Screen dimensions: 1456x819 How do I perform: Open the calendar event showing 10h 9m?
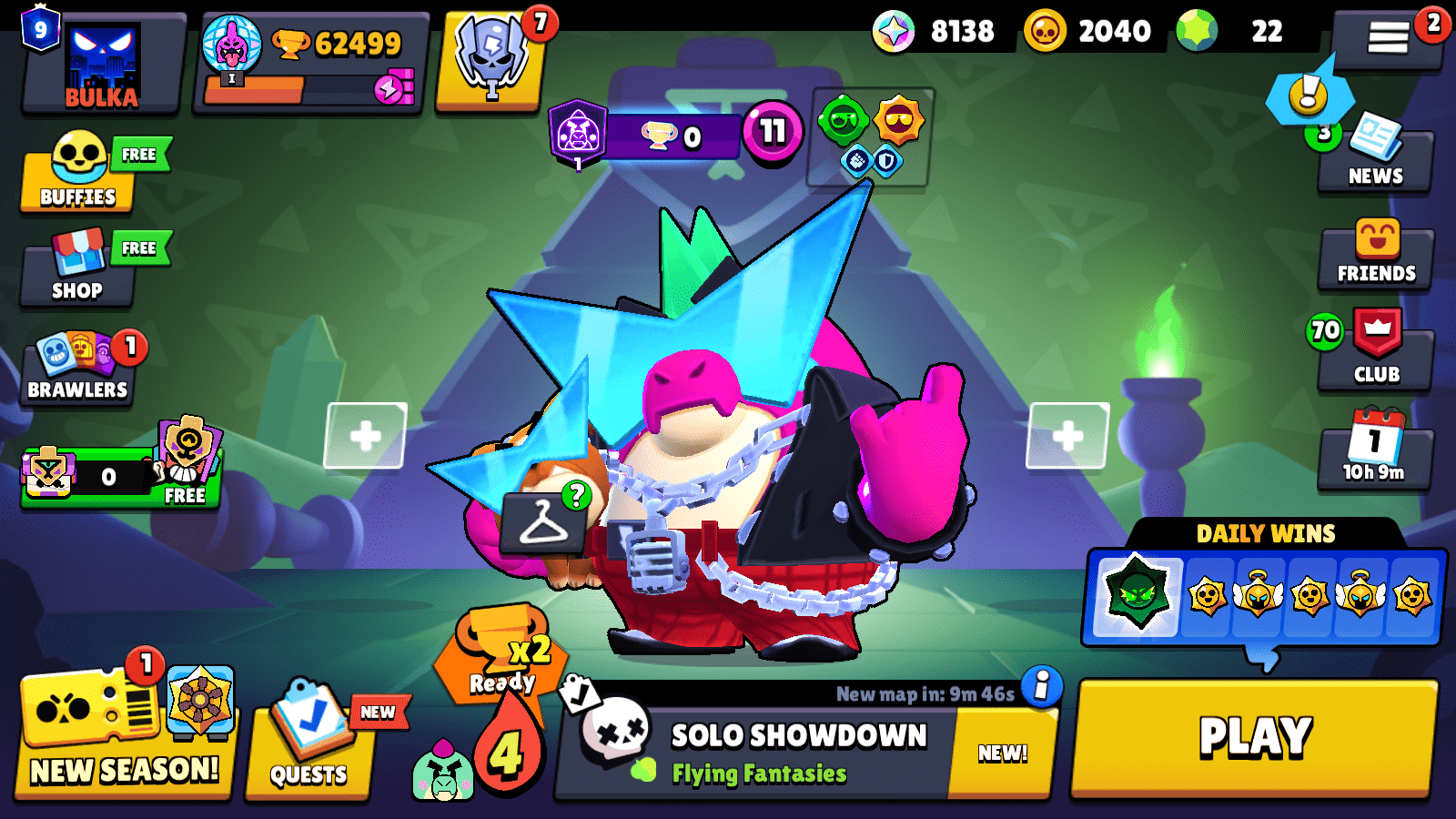[1376, 446]
